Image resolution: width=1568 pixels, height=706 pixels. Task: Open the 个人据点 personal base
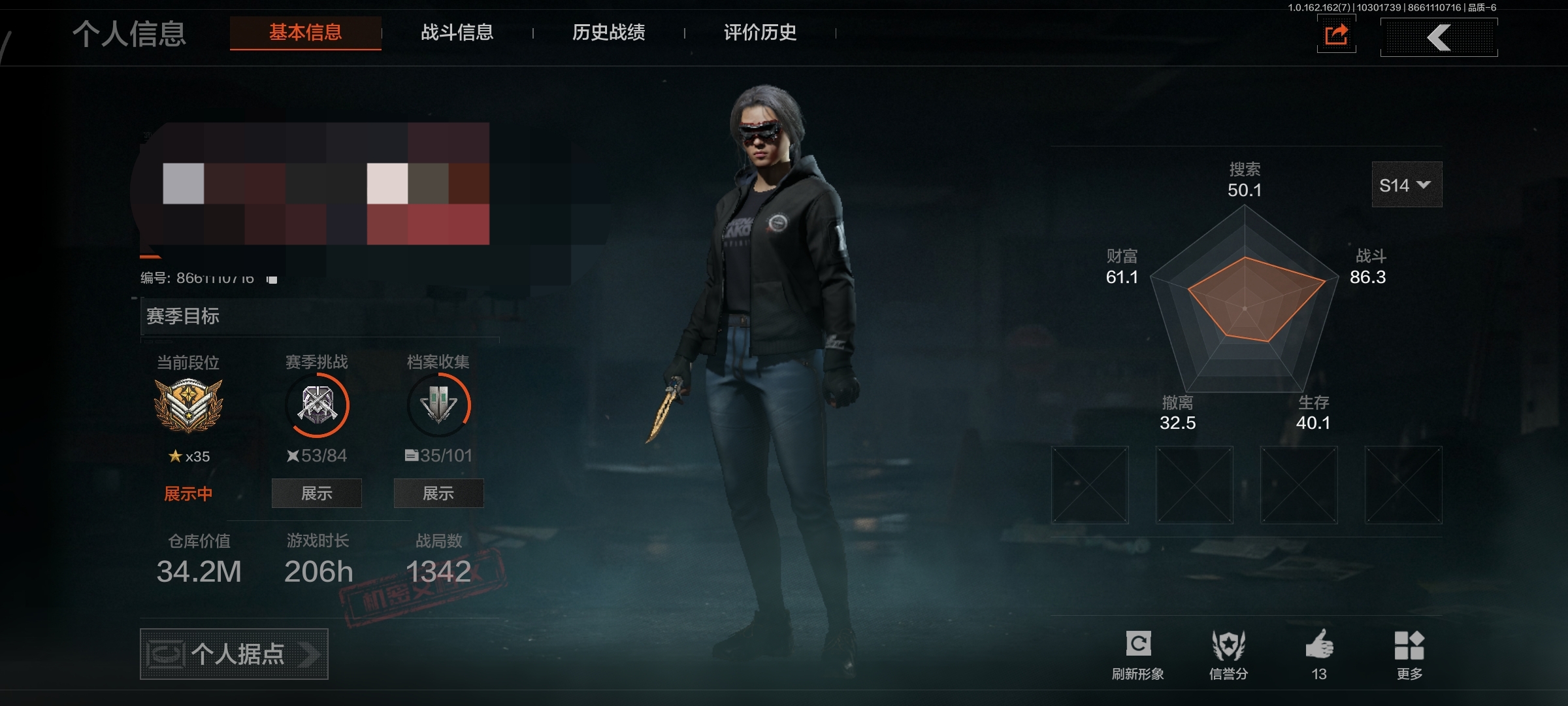[234, 654]
